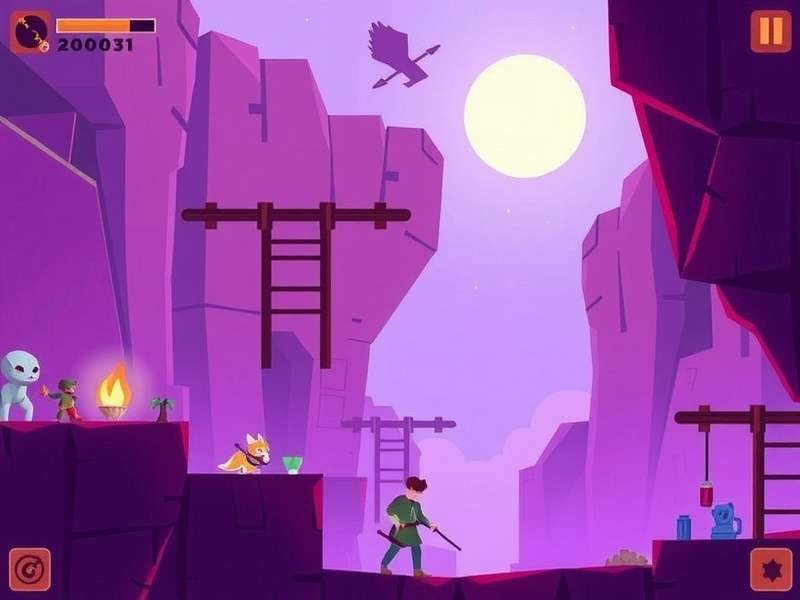The height and width of the screenshot is (600, 800).
Task: Activate the spiked star button
Action: click(x=770, y=569)
